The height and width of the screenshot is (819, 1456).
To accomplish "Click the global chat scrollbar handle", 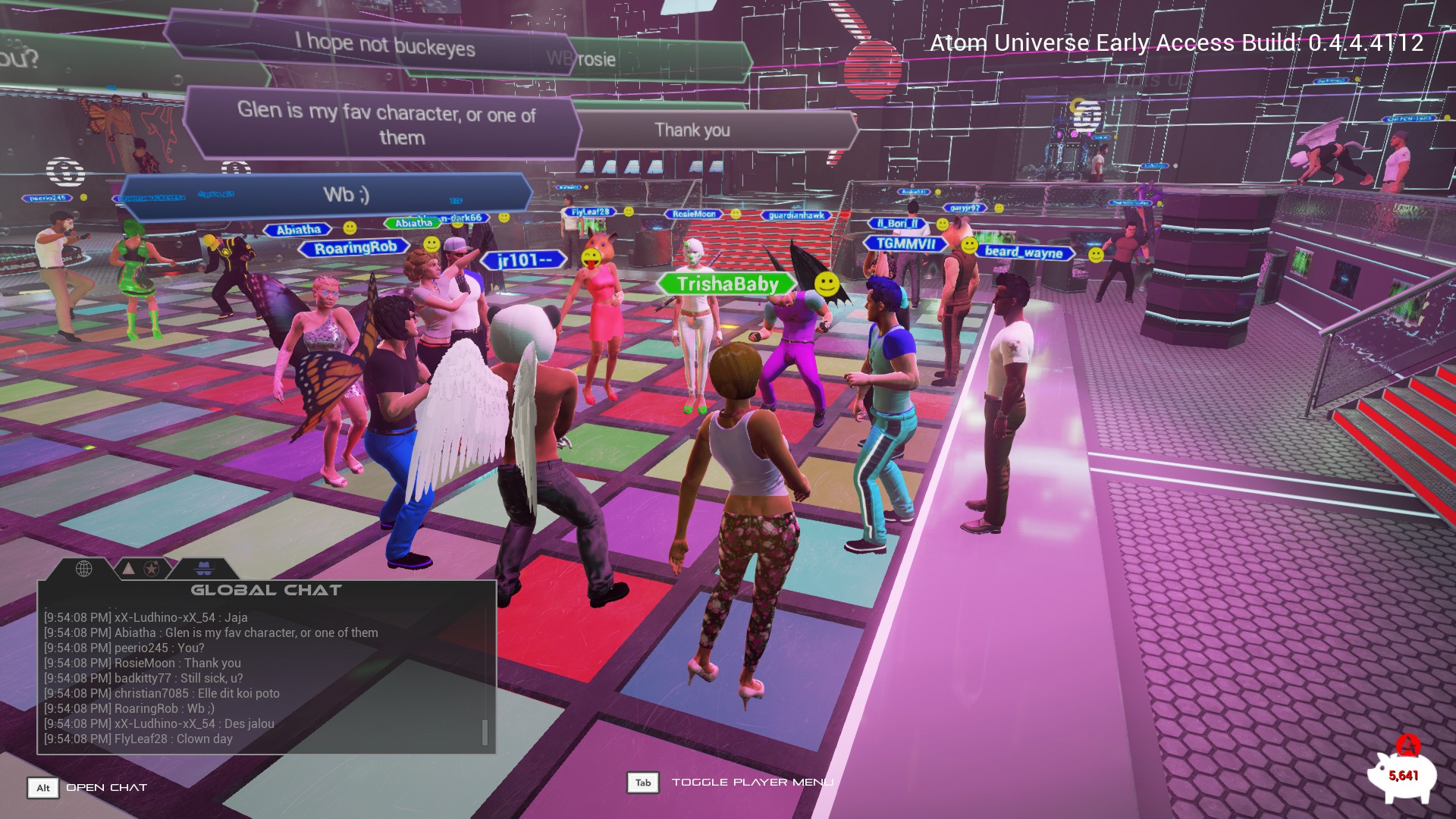I will click(485, 732).
